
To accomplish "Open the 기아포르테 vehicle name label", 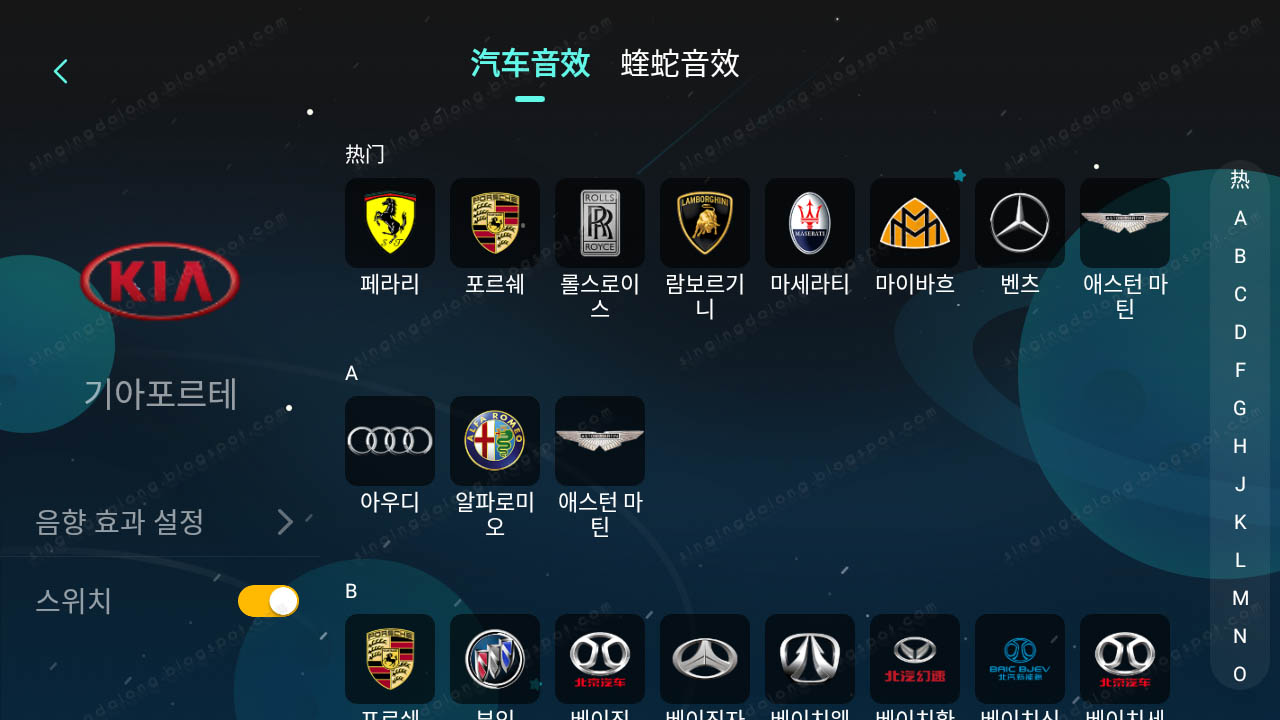I will click(x=160, y=395).
